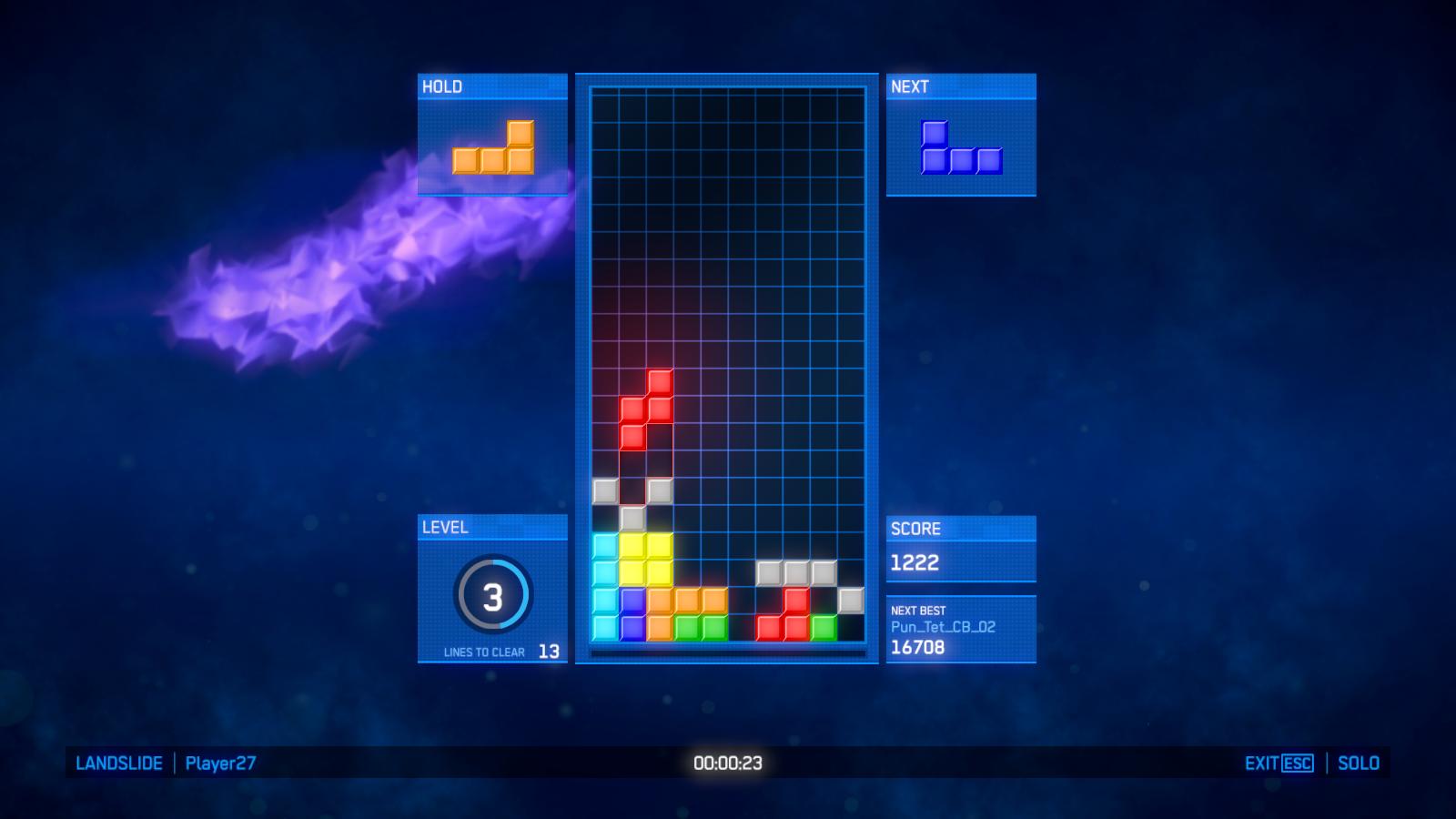Image resolution: width=1456 pixels, height=819 pixels.
Task: Click the EXIT ESC button
Action: (1279, 763)
